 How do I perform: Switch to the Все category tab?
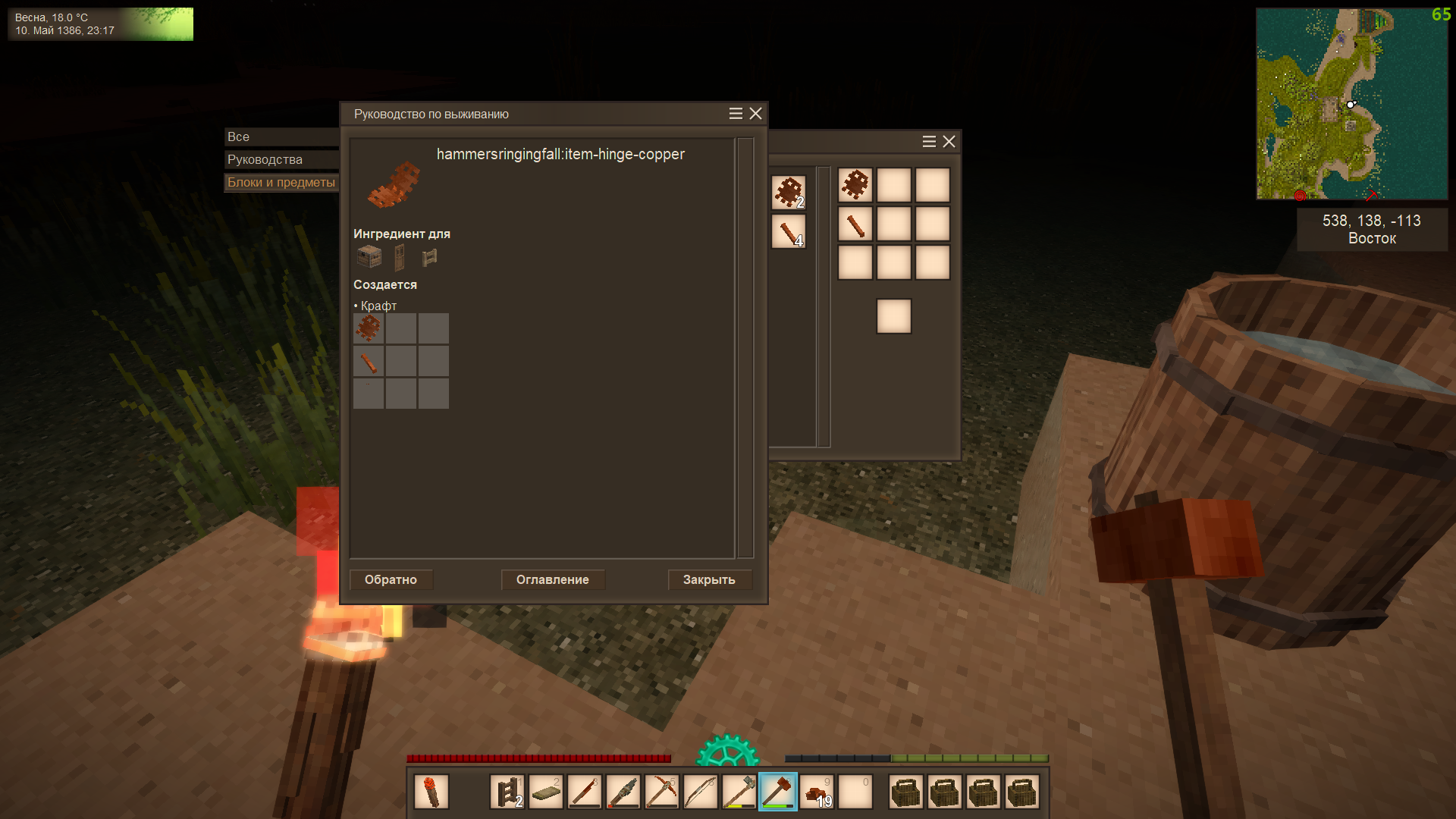[x=281, y=137]
